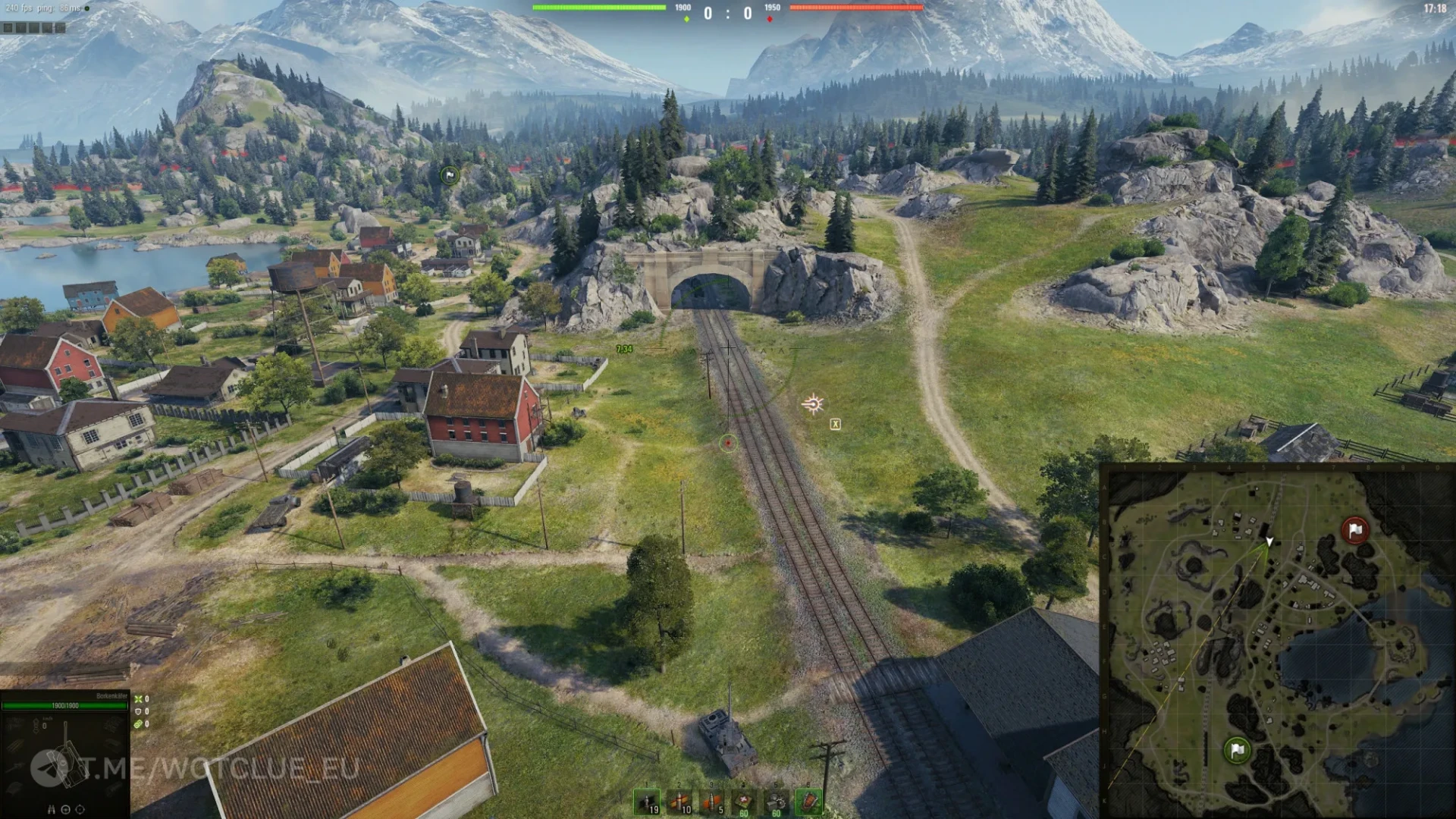Use the first aid kit consumable
This screenshot has width=1456, height=819.
point(744,802)
